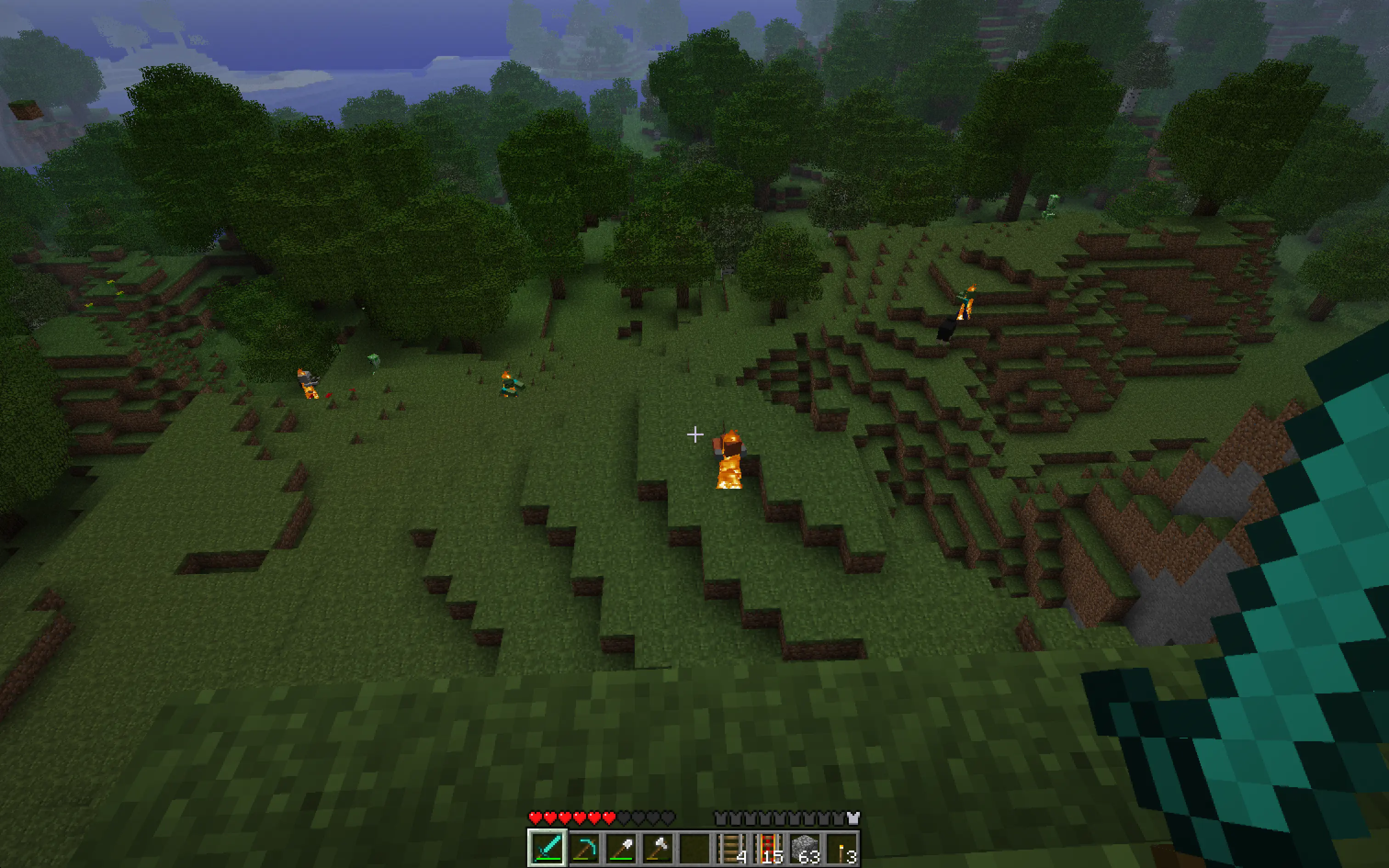The height and width of the screenshot is (868, 1389).
Task: Click the crosshair at screen center
Action: pos(694,435)
